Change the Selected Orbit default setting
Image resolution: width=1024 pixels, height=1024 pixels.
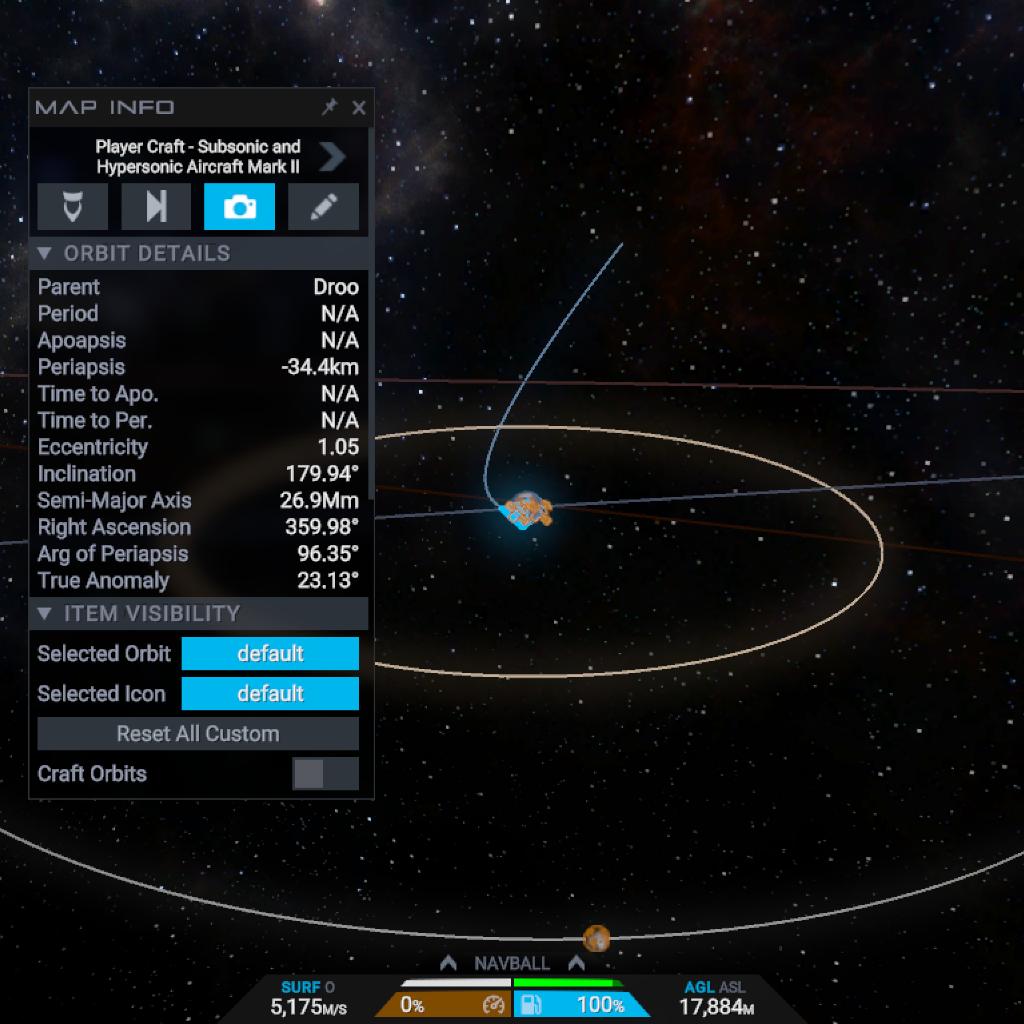[x=269, y=654]
